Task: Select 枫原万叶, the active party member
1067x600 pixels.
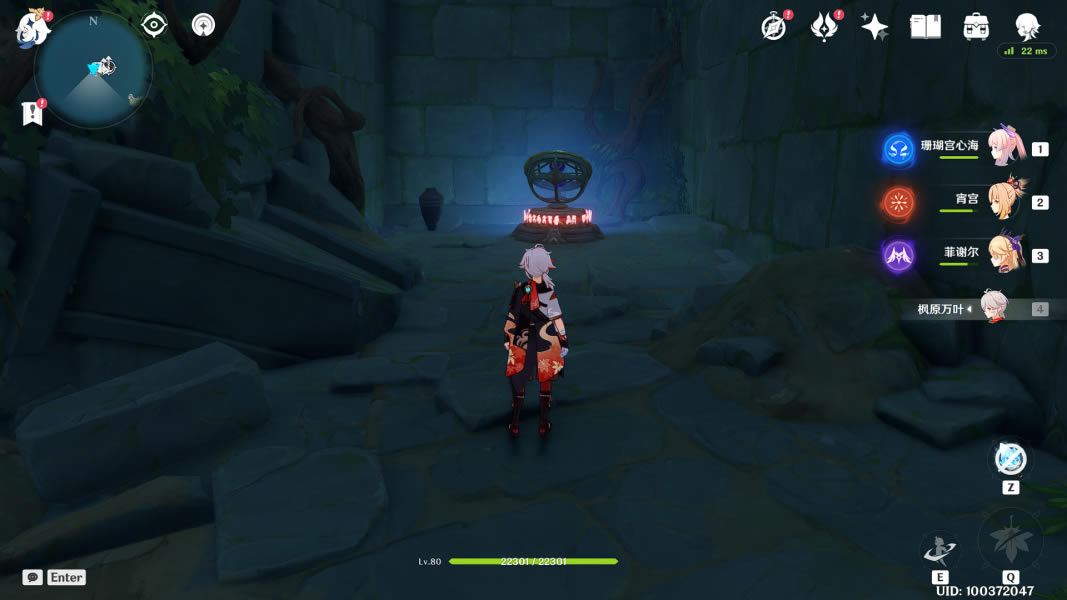Action: [994, 308]
